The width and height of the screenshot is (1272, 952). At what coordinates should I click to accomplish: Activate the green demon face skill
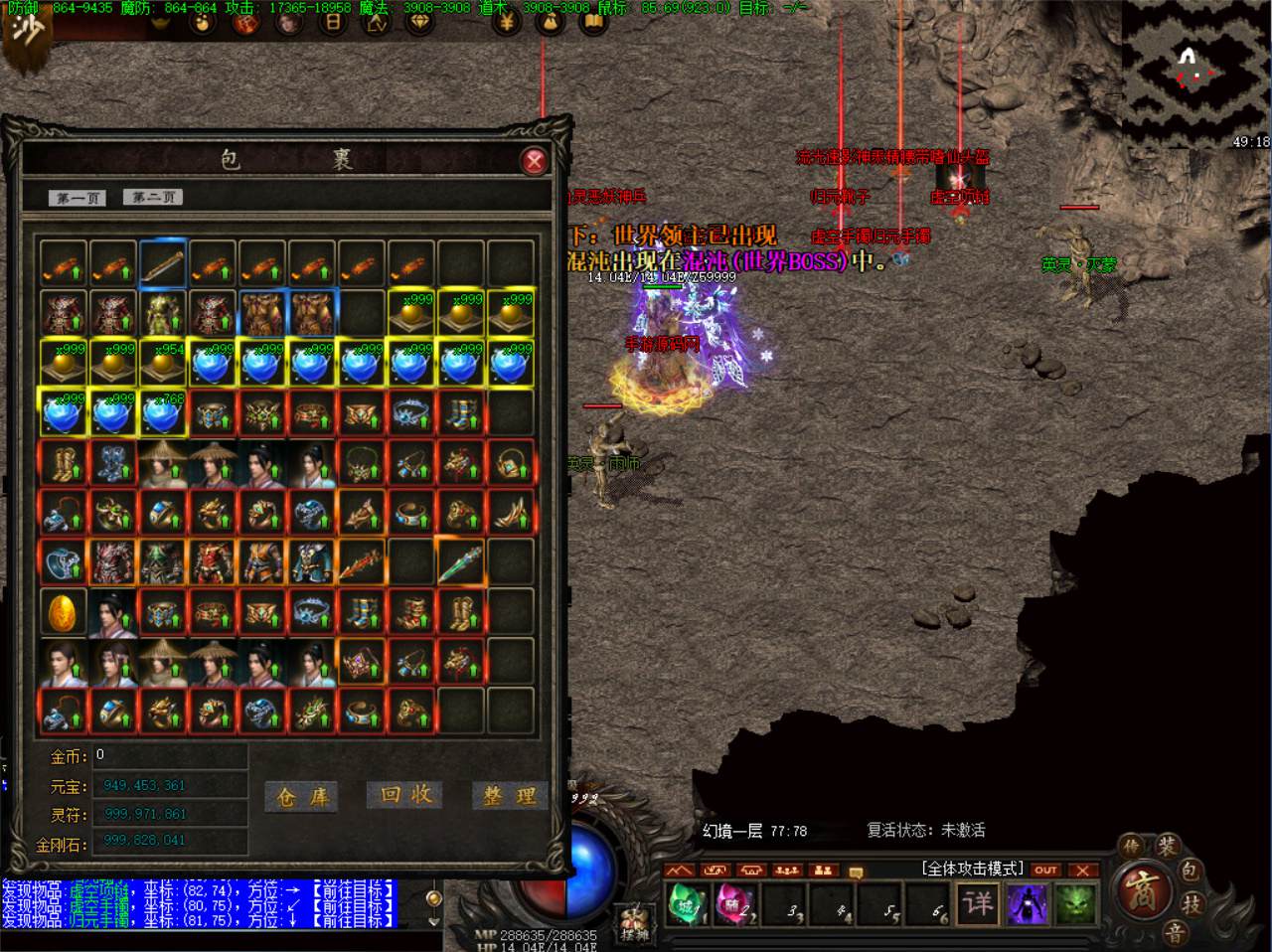1074,904
